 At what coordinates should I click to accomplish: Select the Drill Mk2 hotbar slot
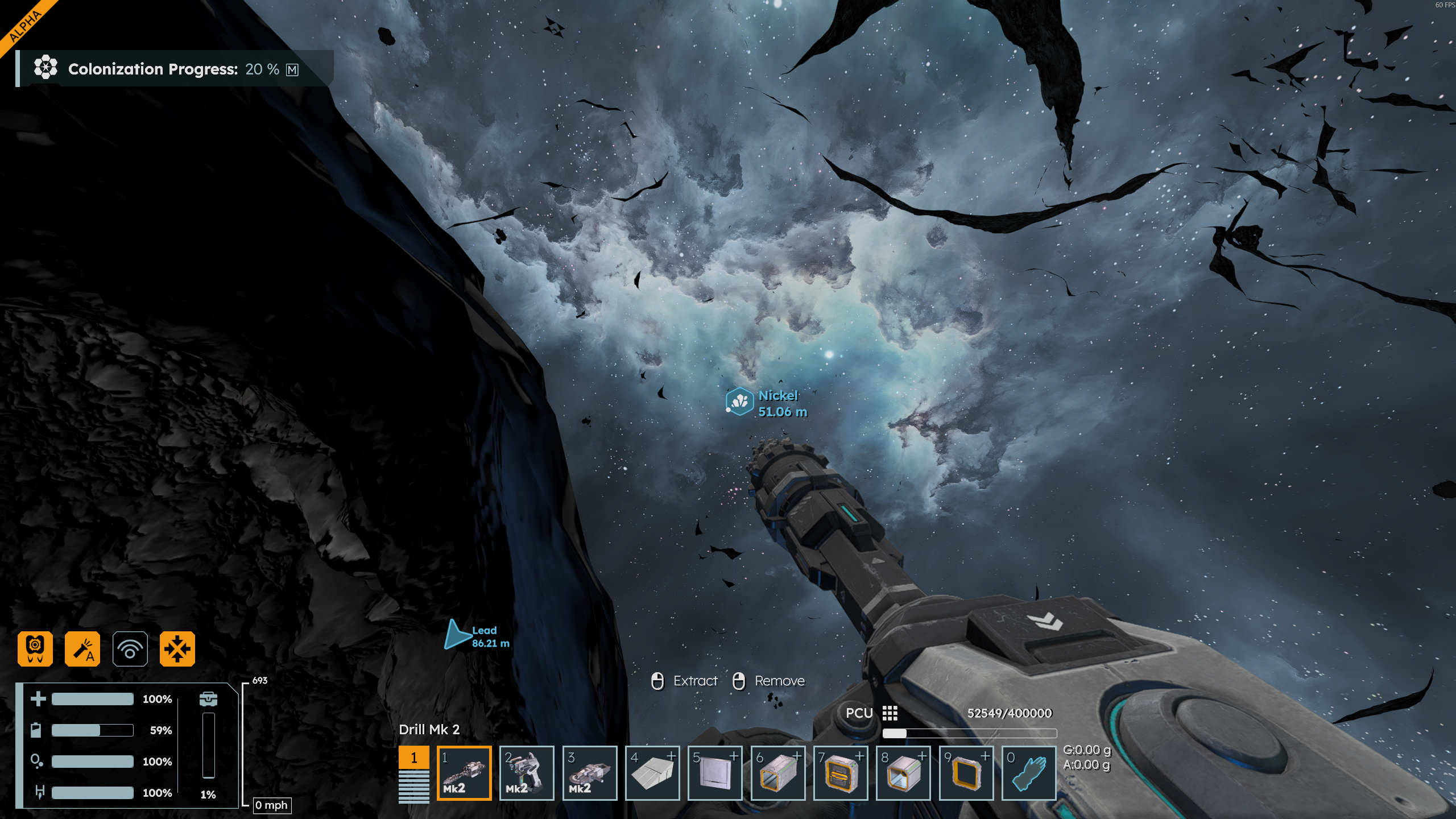[464, 772]
